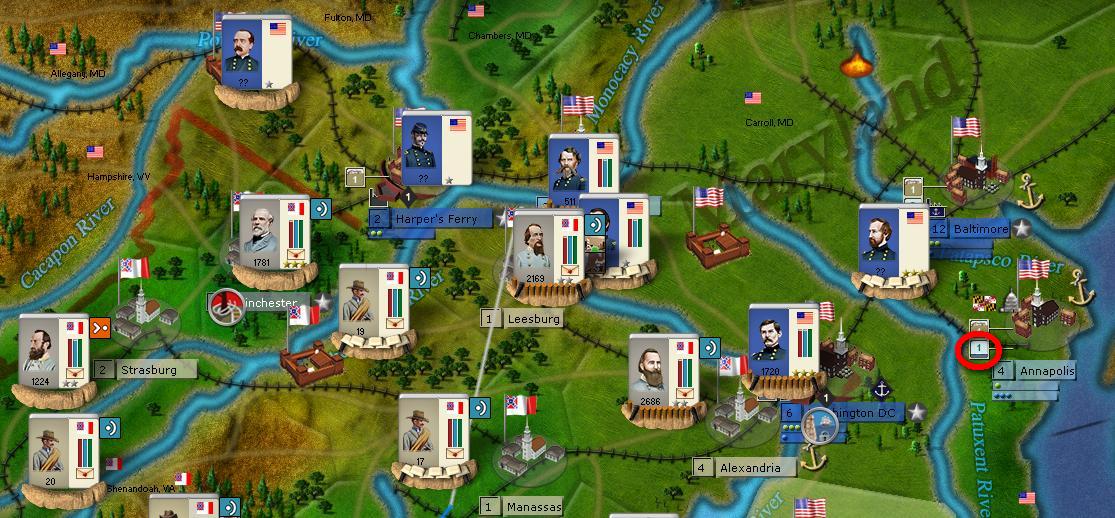Choose the Leesburg town label

click(533, 319)
